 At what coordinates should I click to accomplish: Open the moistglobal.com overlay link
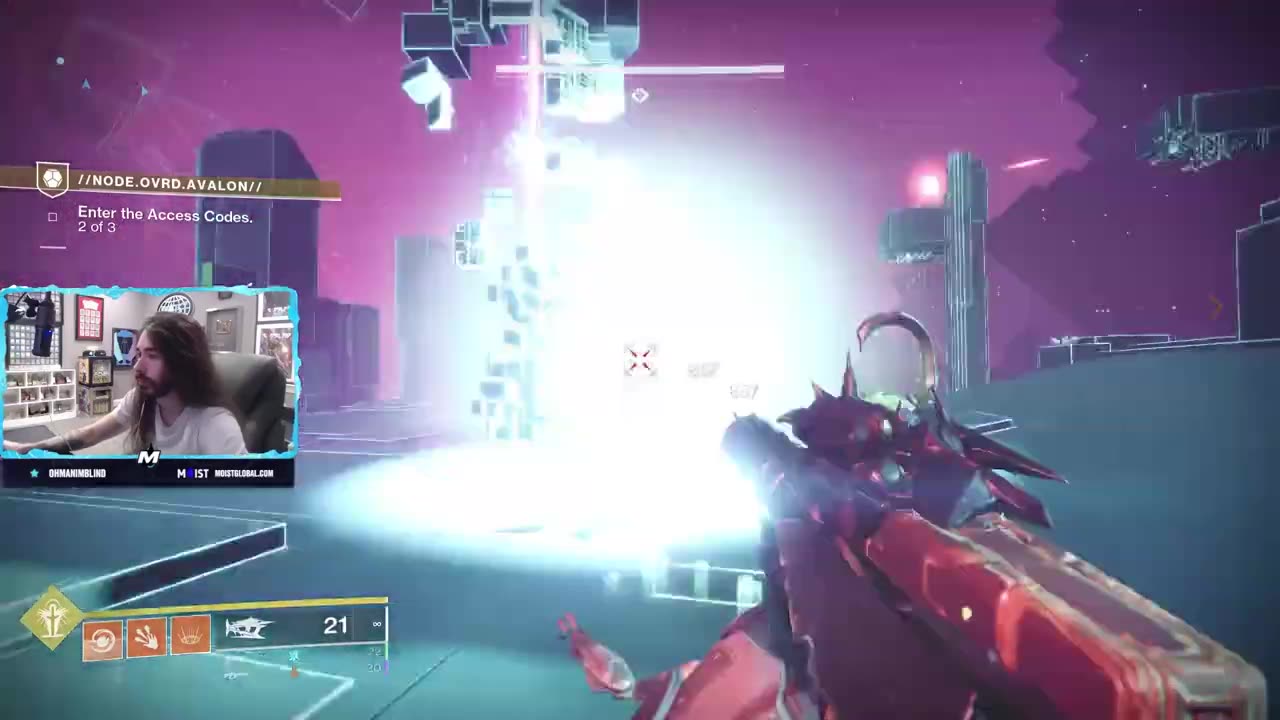[243, 473]
